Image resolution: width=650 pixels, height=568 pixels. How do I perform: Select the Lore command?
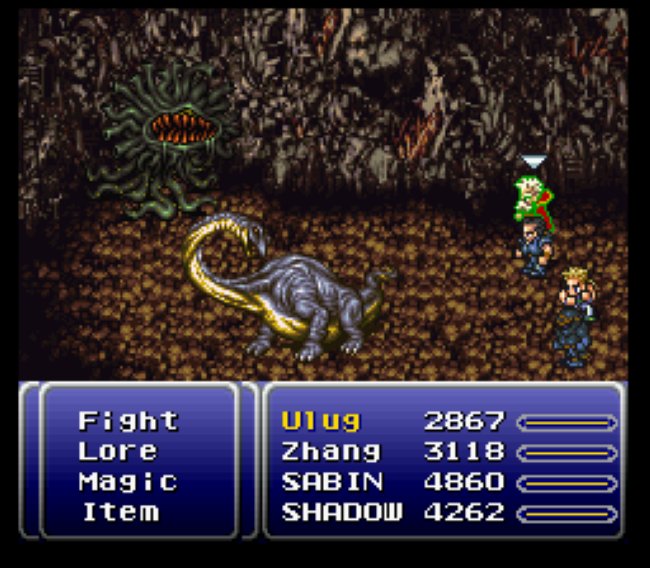click(117, 451)
